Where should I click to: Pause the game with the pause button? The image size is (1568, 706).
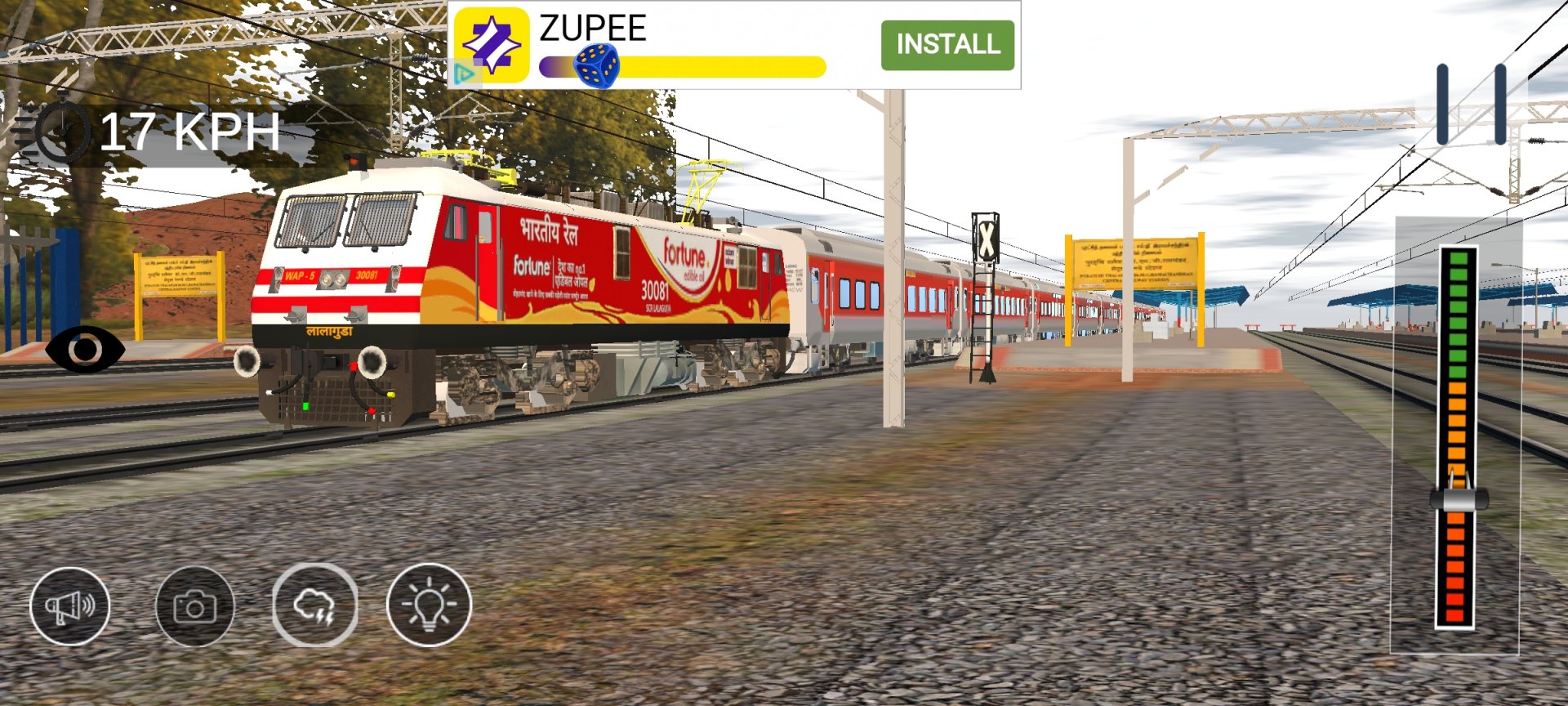pos(1471,105)
